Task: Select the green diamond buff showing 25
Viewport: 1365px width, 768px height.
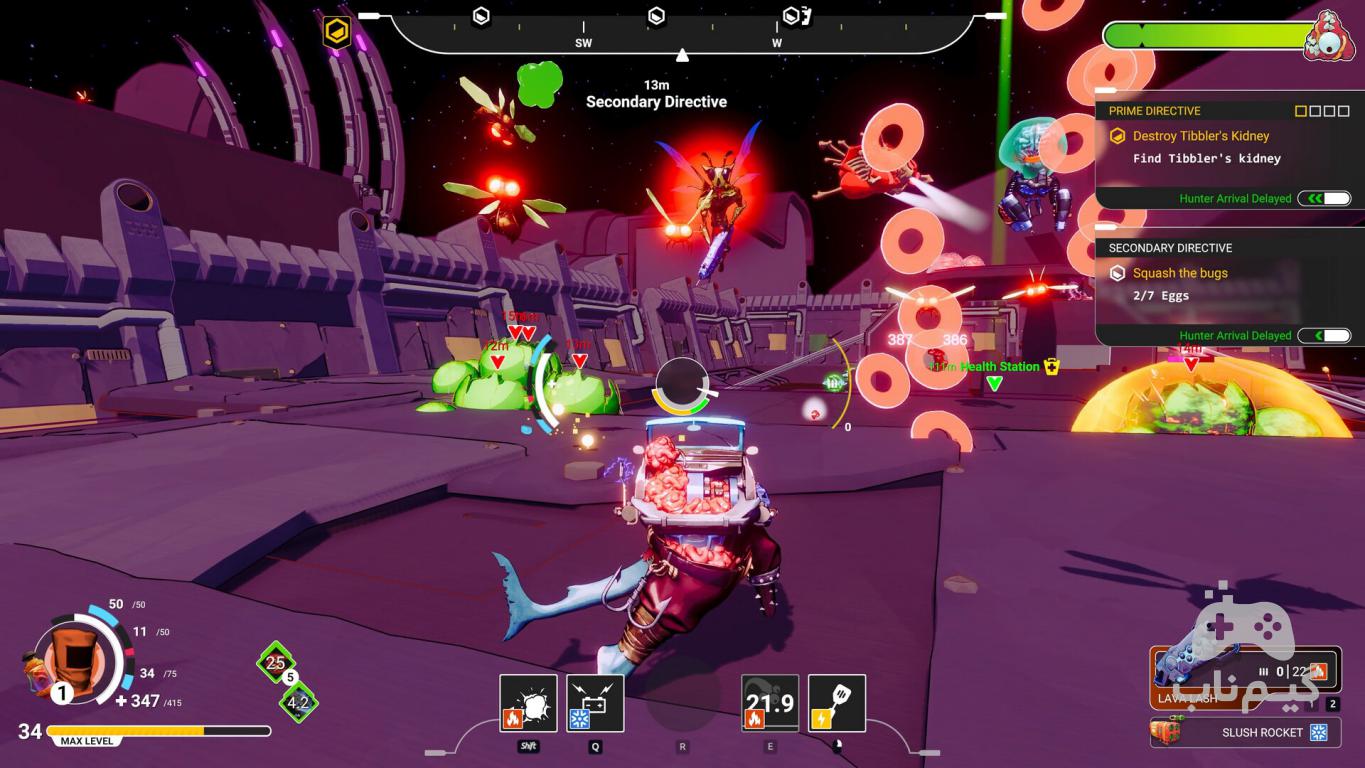Action: 276,662
